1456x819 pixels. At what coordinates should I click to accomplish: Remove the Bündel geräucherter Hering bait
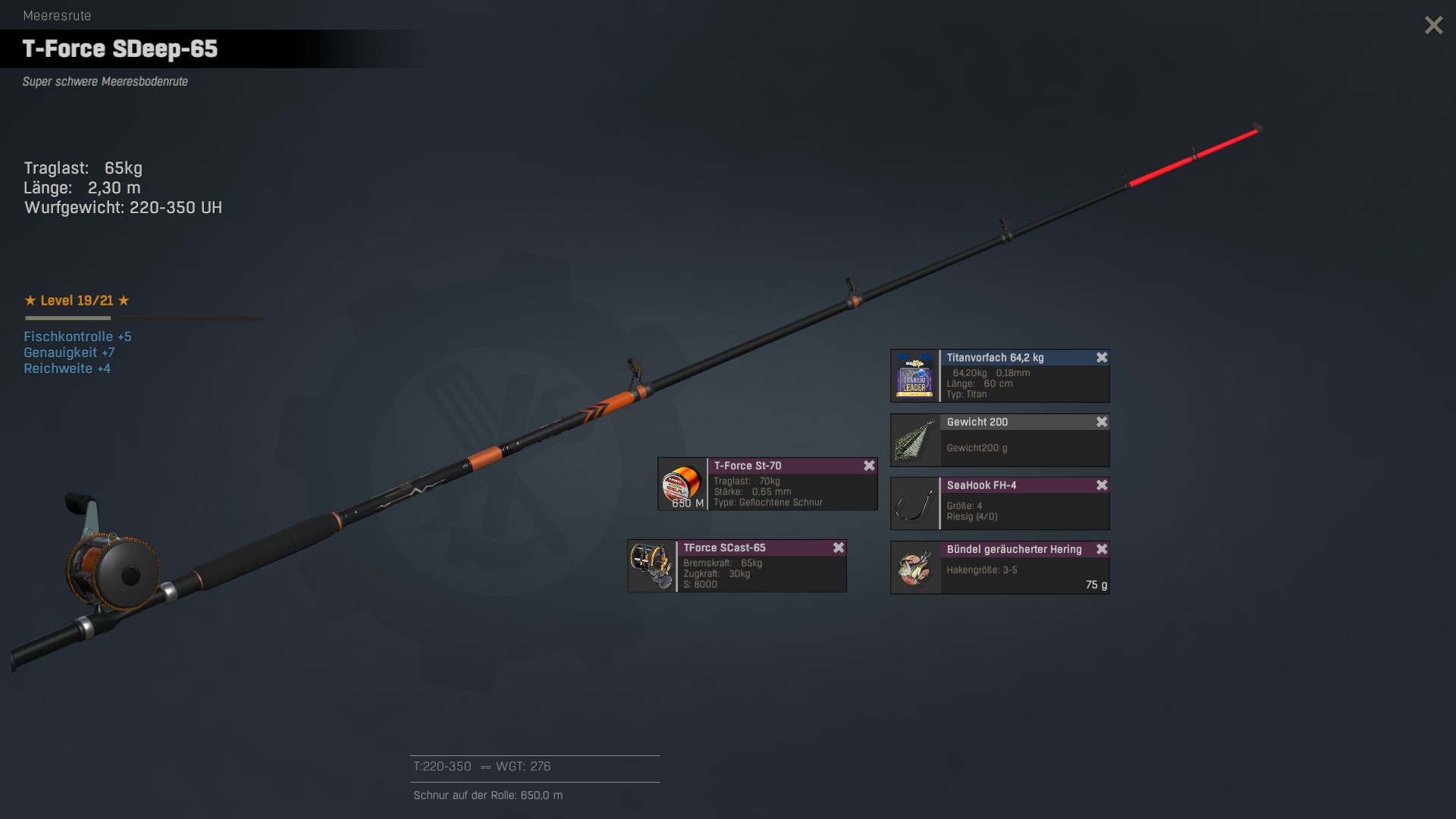[1102, 549]
